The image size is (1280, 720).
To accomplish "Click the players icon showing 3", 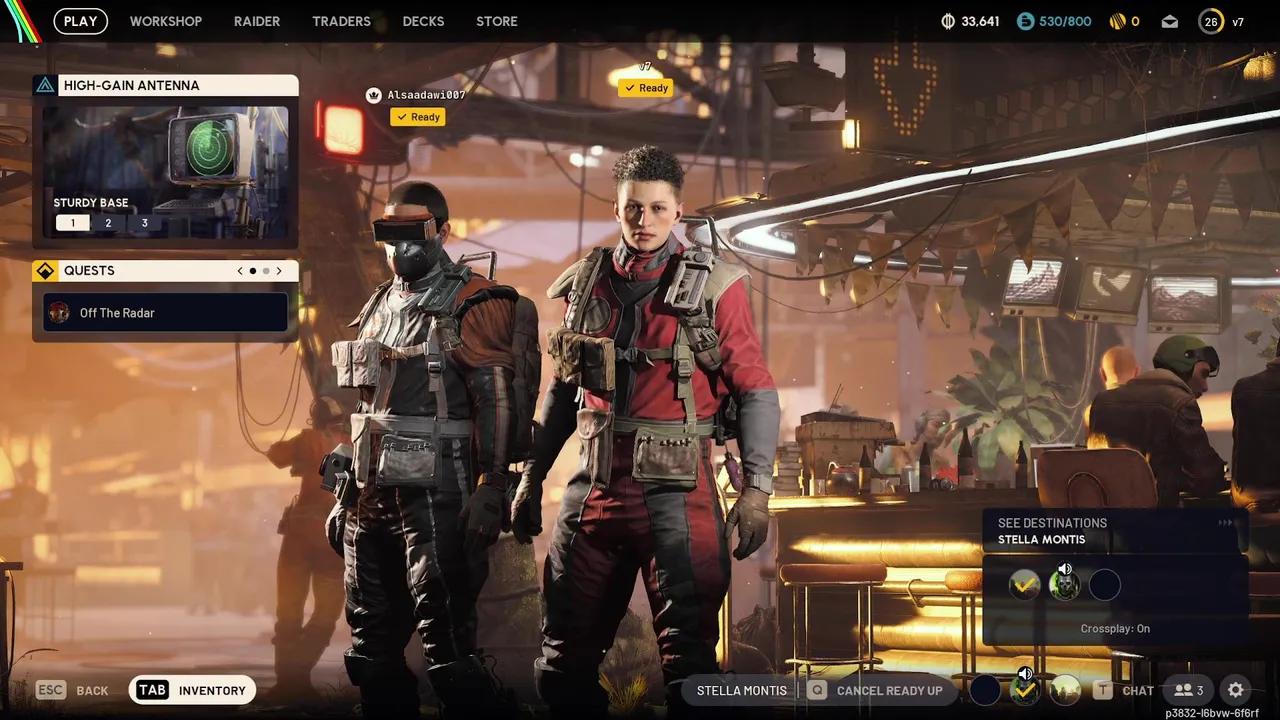I will click(1186, 690).
